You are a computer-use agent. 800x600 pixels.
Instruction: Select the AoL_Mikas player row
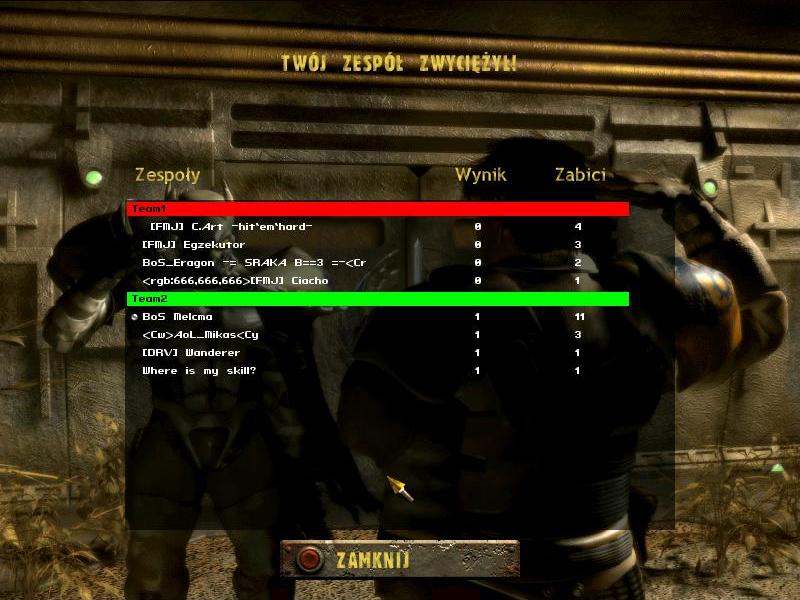[201, 335]
